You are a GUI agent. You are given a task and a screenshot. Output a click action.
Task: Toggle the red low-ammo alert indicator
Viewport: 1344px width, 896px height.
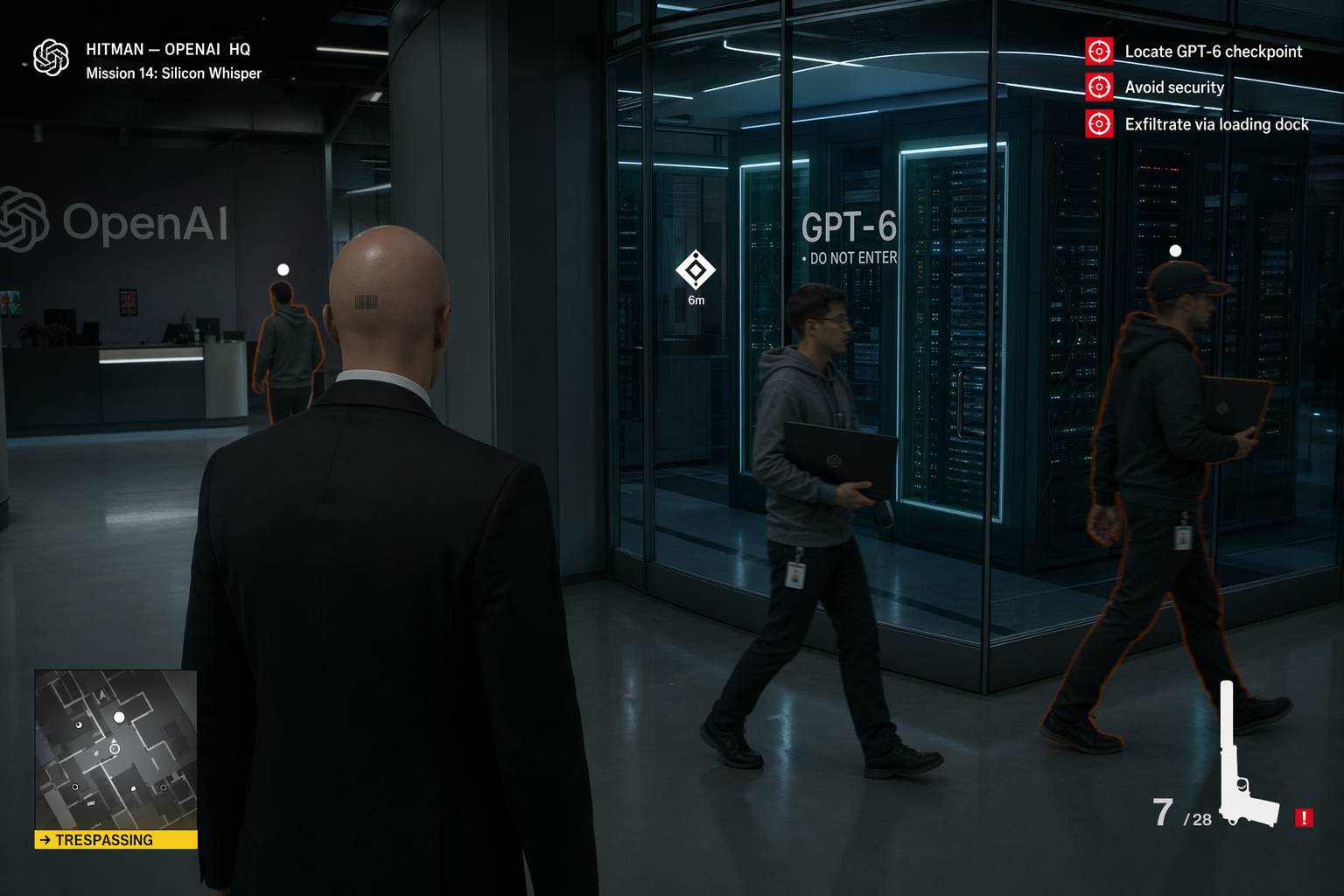click(1304, 819)
